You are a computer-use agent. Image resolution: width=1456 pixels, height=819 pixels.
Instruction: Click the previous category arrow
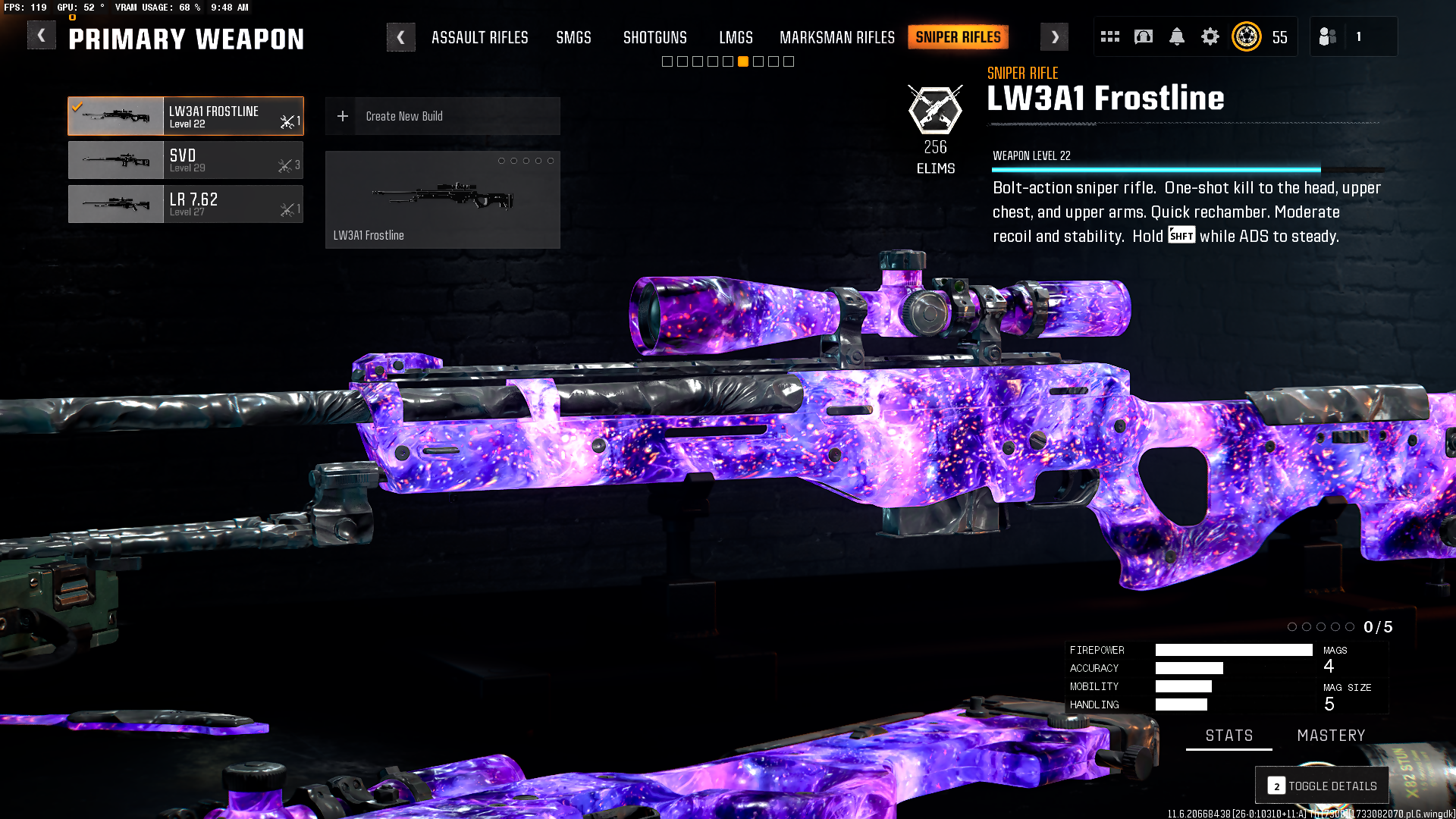pos(400,37)
